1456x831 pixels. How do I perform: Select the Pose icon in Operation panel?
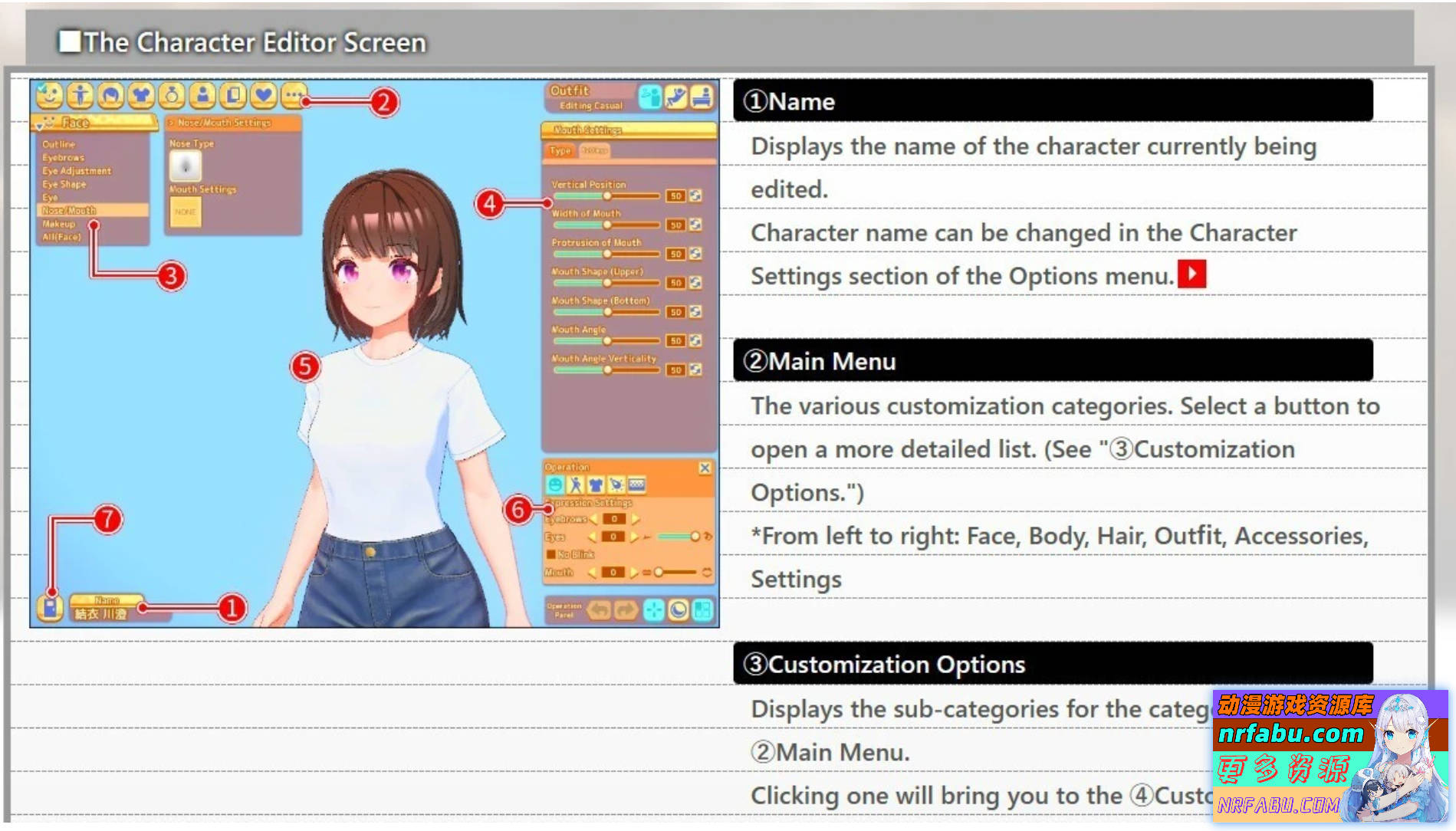(x=577, y=484)
